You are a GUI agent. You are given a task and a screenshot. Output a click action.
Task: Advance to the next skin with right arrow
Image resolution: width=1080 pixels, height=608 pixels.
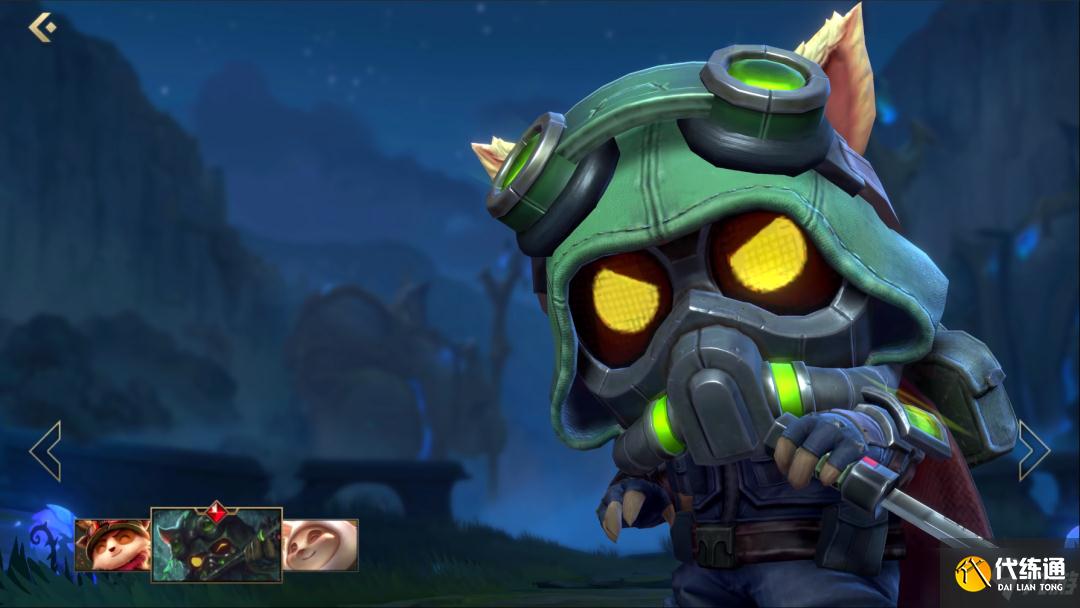[1033, 451]
